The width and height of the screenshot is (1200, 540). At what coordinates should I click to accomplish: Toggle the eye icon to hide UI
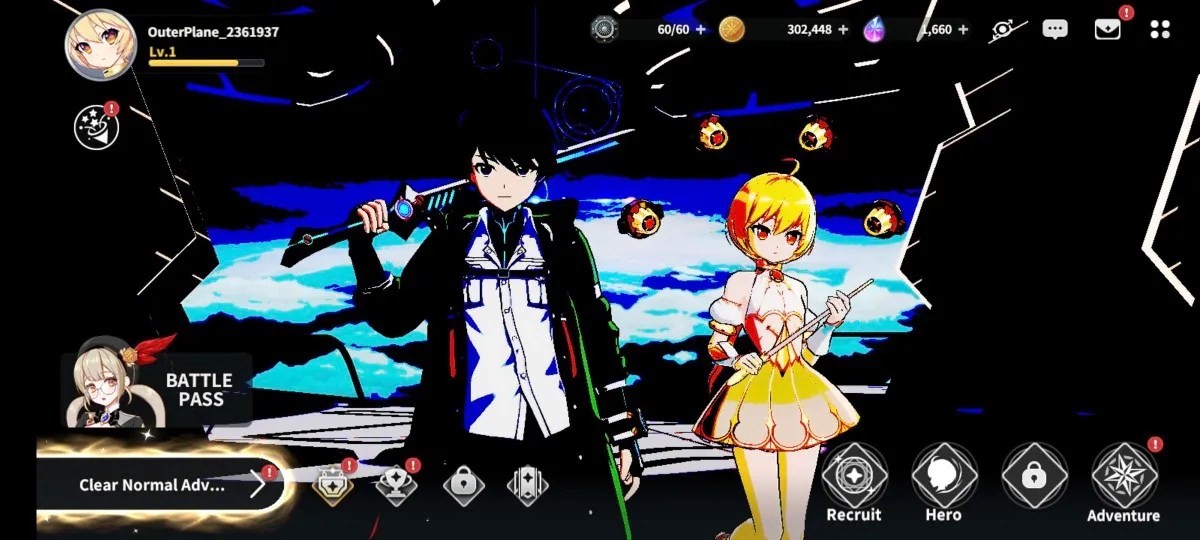pos(1003,29)
